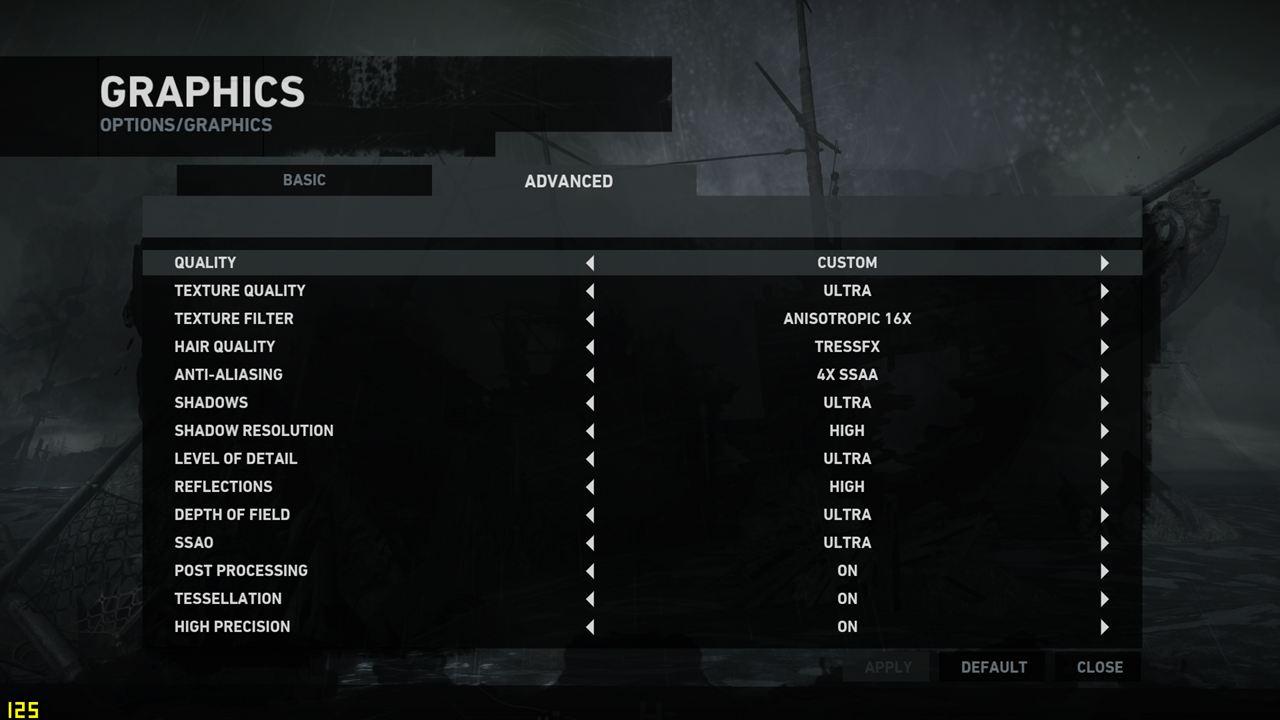Screen dimensions: 1280x720
Task: Click right arrow for Quality preset
Action: point(1104,263)
